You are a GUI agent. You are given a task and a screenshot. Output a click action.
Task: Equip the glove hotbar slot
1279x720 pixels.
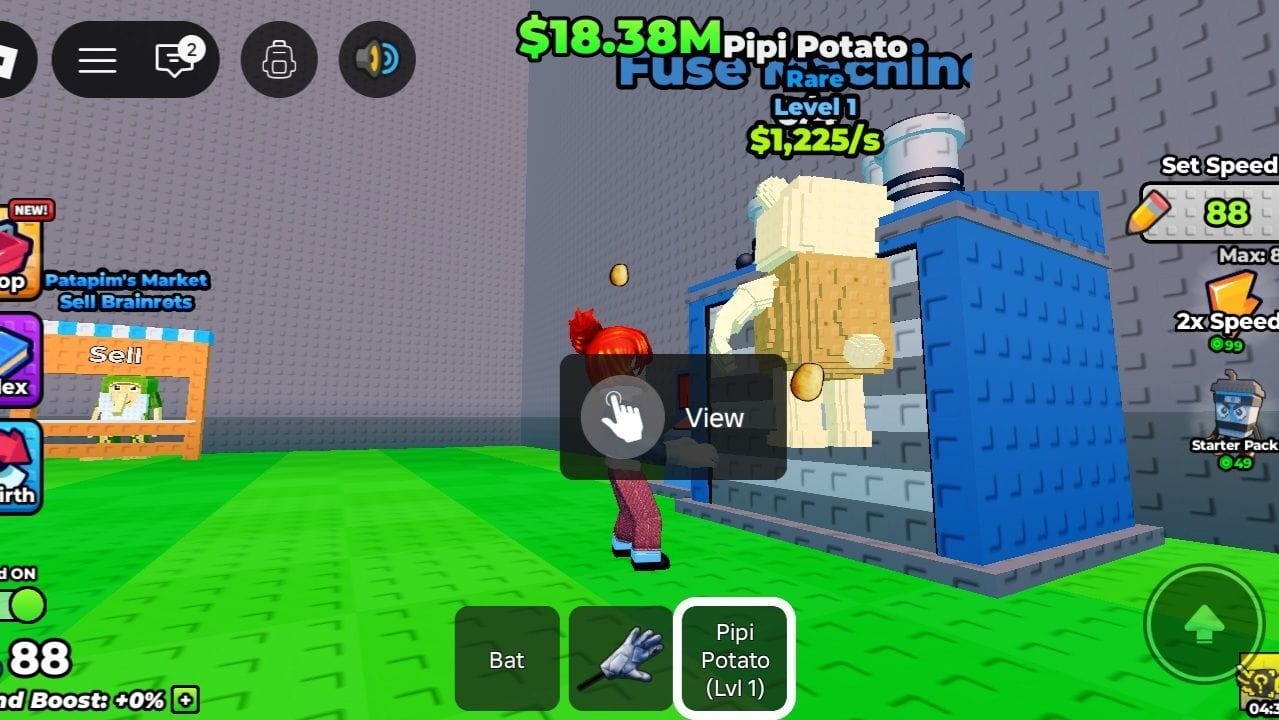pyautogui.click(x=621, y=659)
